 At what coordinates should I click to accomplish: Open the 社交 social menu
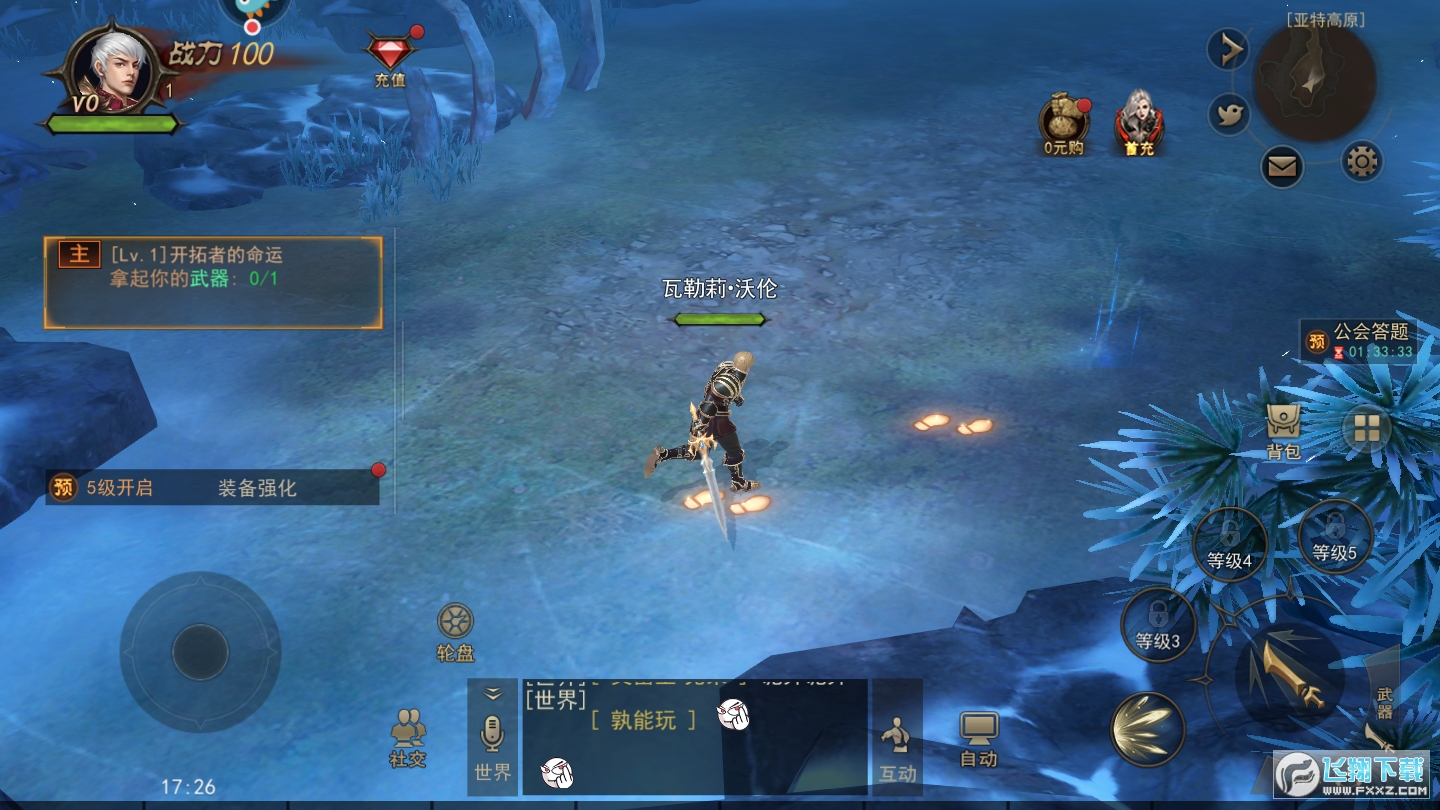pyautogui.click(x=408, y=738)
